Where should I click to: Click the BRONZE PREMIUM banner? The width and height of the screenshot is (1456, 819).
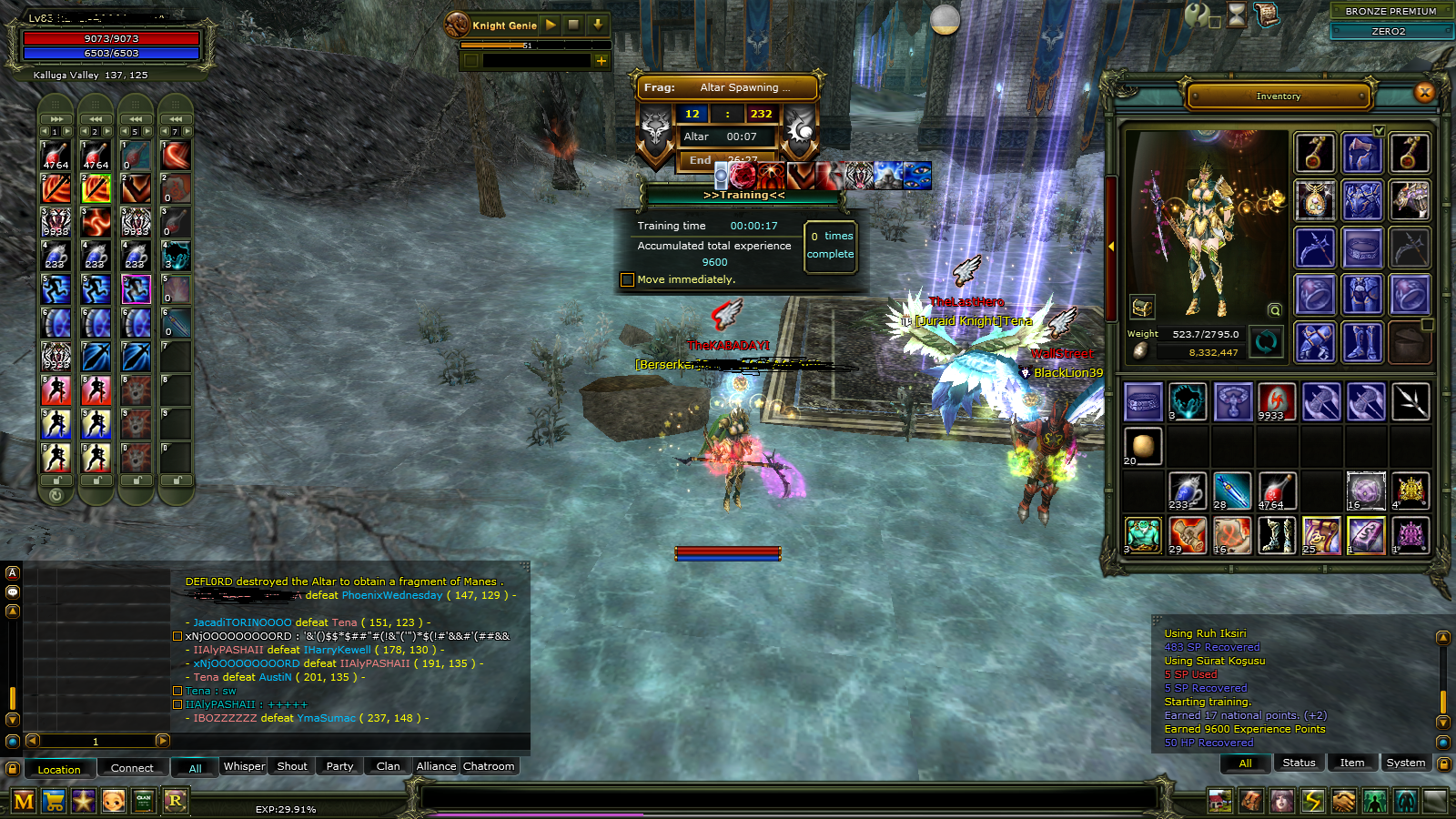click(1390, 11)
